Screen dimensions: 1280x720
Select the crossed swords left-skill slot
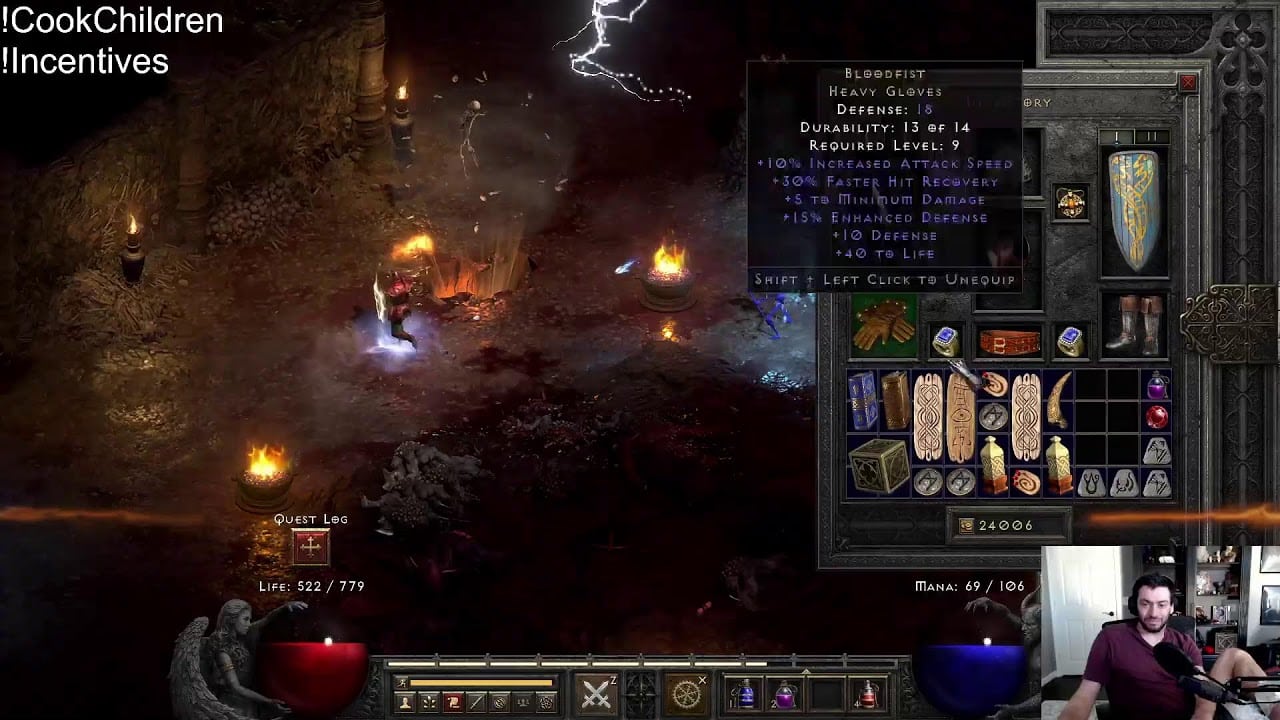pos(595,693)
